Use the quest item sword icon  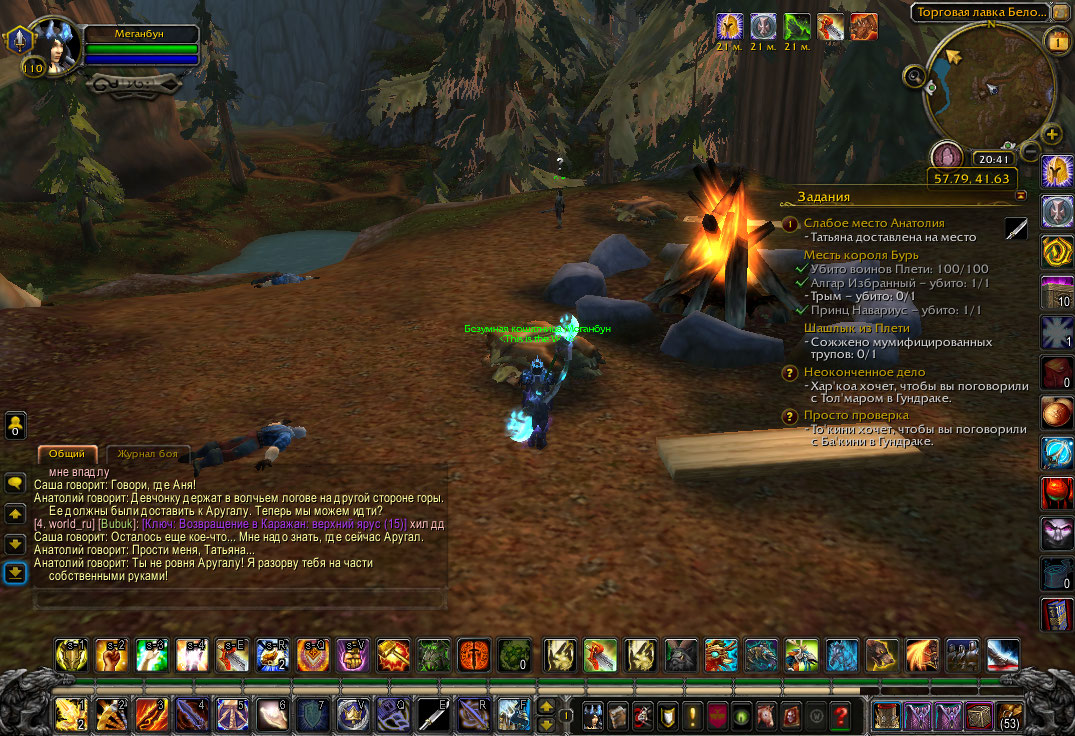point(1016,229)
